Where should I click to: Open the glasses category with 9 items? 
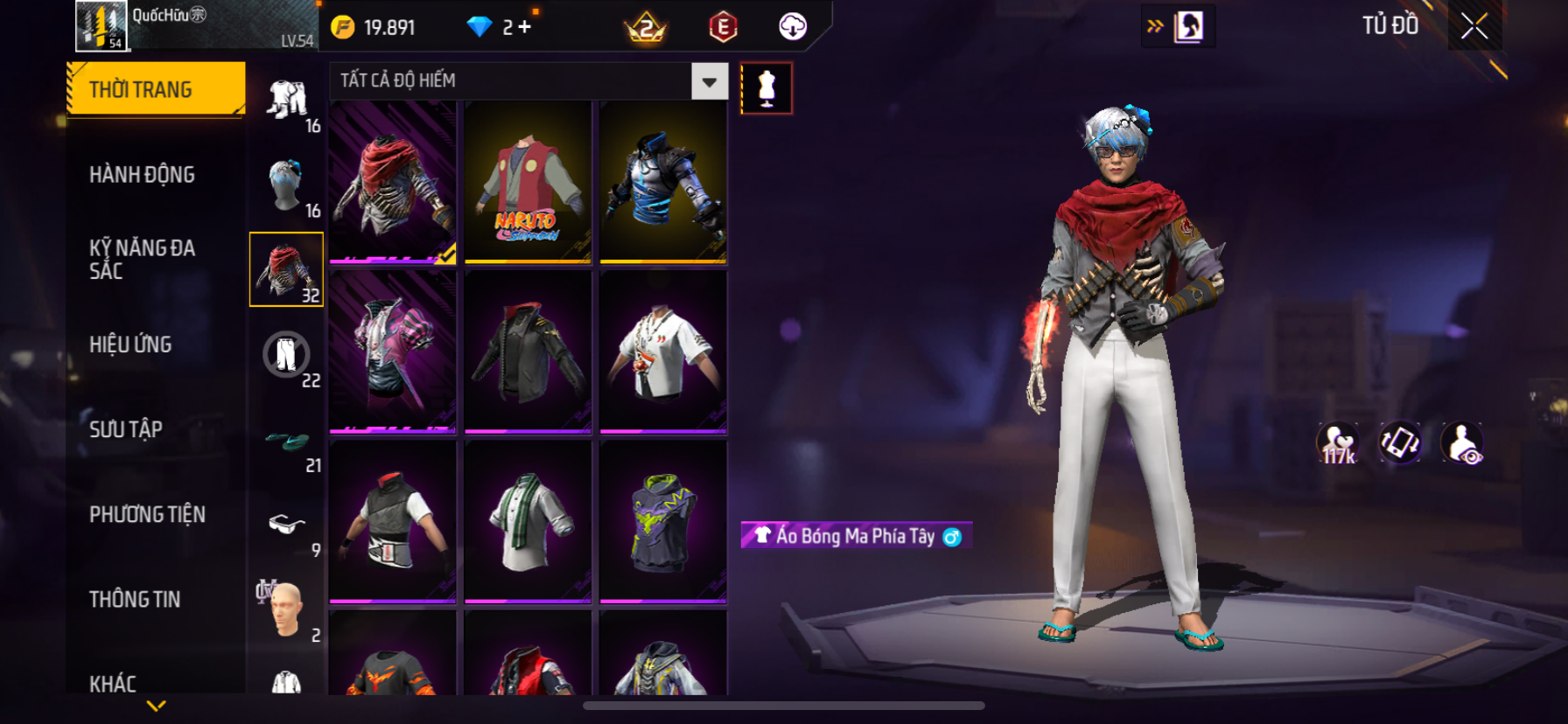[287, 526]
